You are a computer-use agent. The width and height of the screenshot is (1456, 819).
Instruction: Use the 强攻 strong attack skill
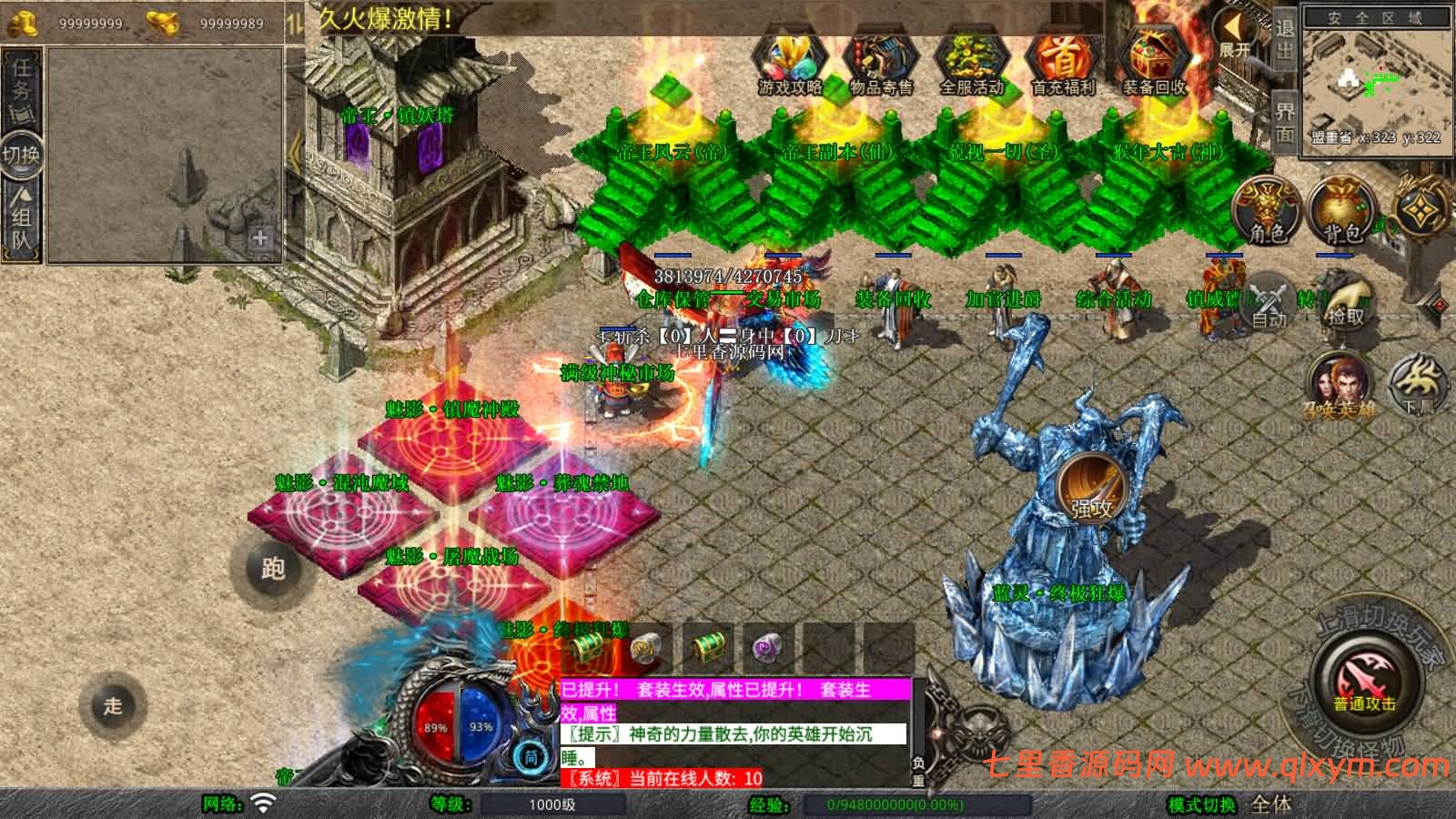tap(1091, 486)
